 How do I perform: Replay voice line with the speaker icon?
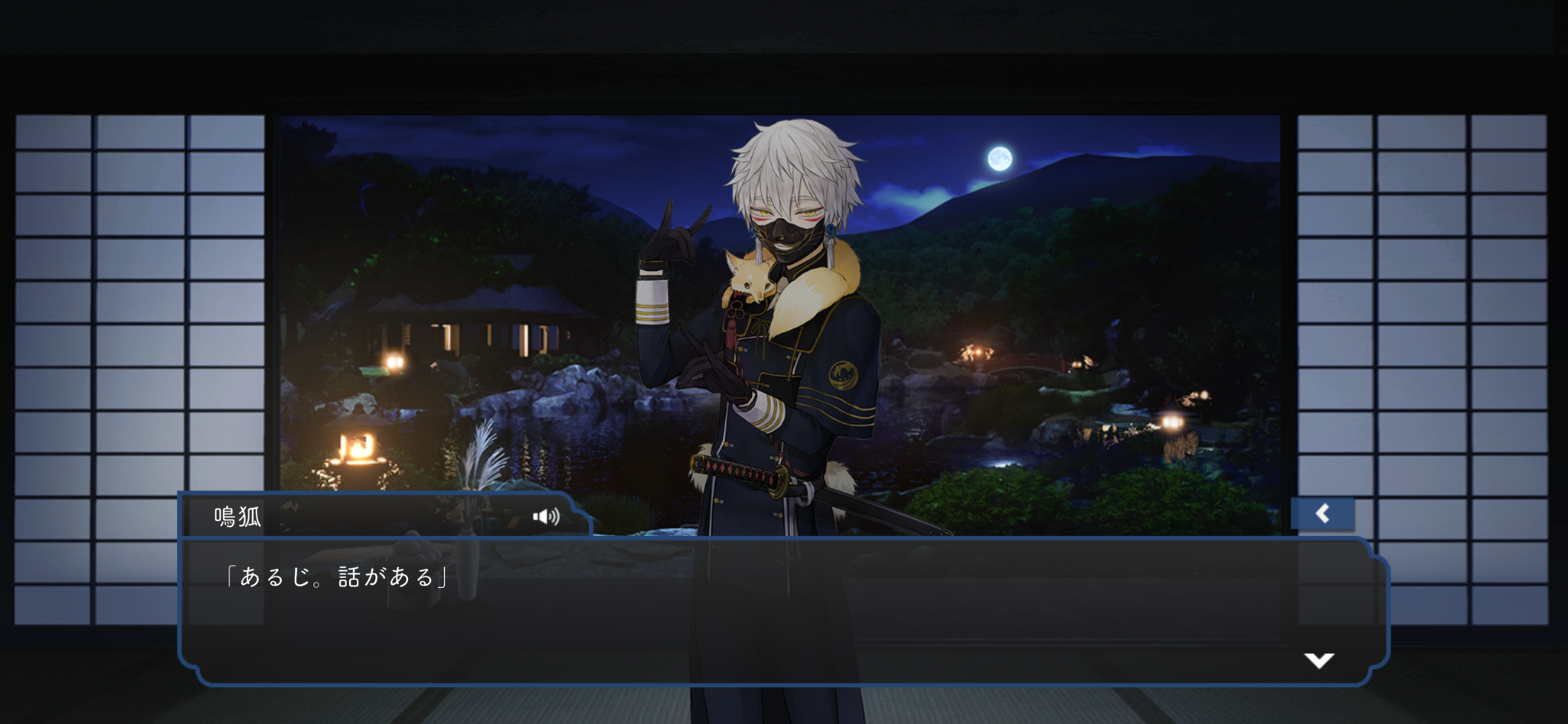546,517
